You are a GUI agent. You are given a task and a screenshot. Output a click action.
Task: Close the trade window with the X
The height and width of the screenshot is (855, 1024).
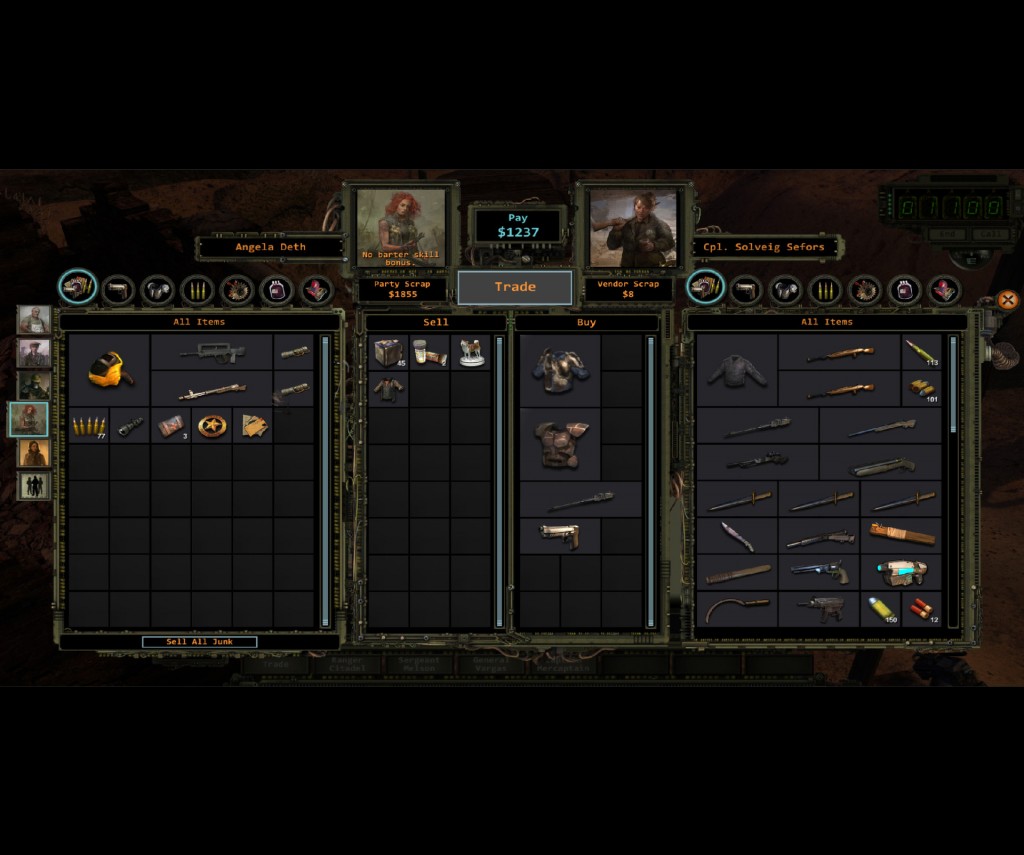point(1007,299)
